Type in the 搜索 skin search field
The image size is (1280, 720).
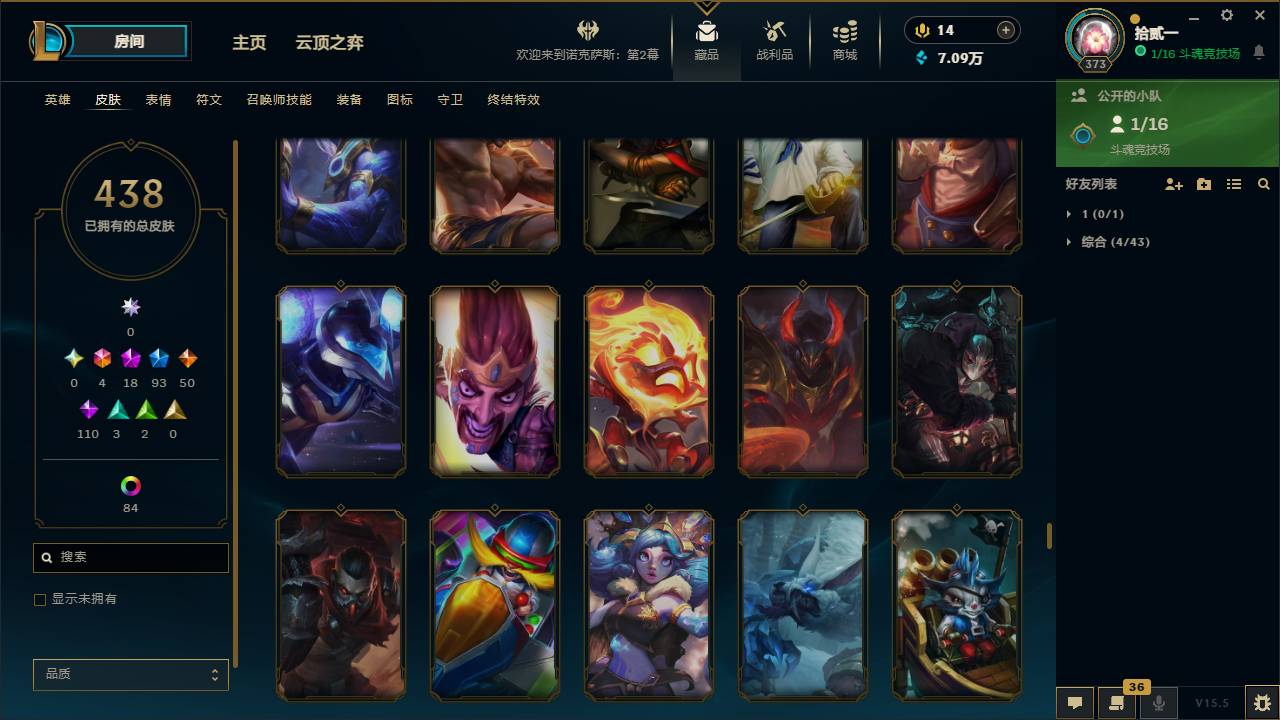[x=130, y=557]
